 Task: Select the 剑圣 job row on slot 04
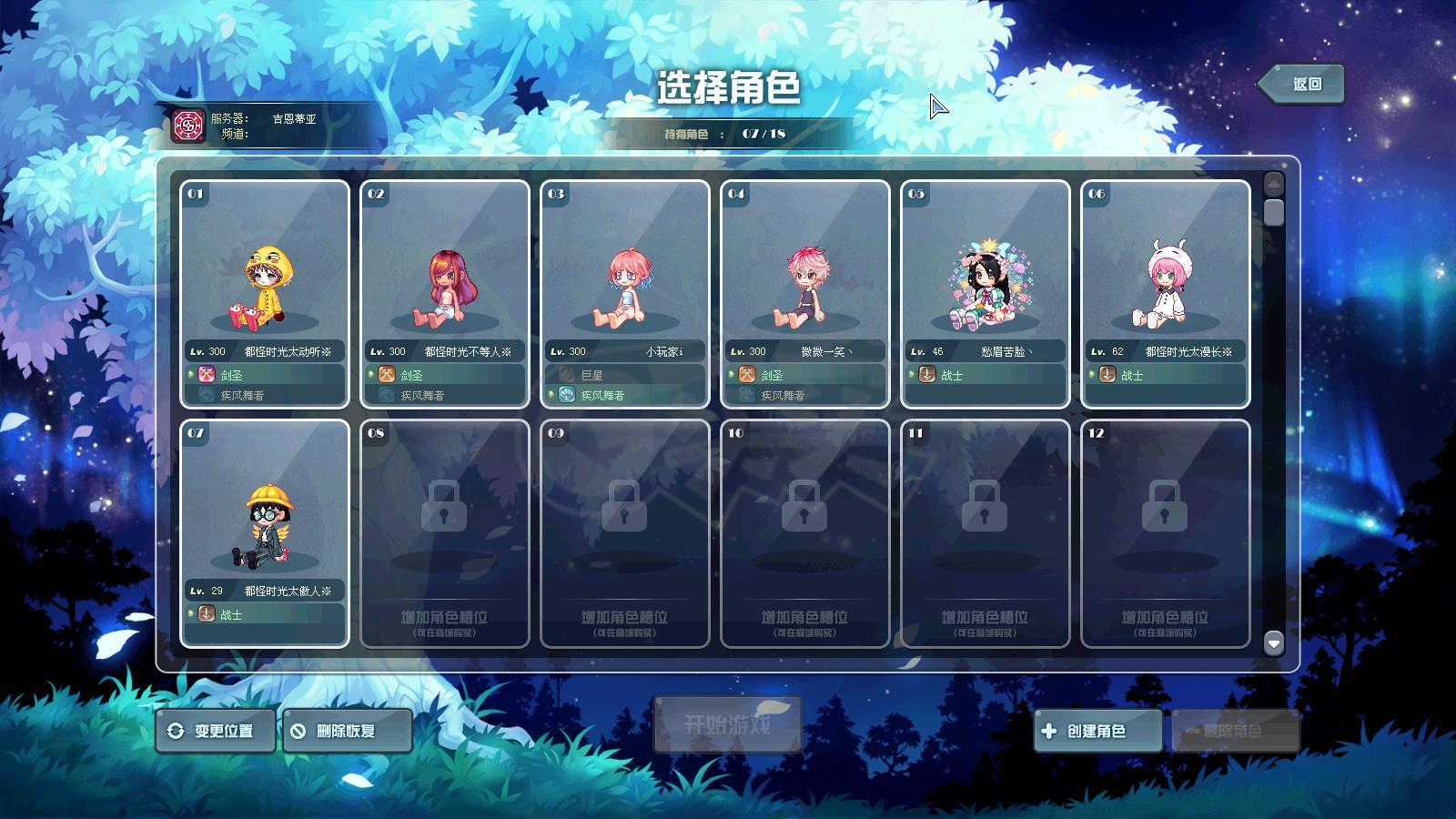tap(805, 374)
